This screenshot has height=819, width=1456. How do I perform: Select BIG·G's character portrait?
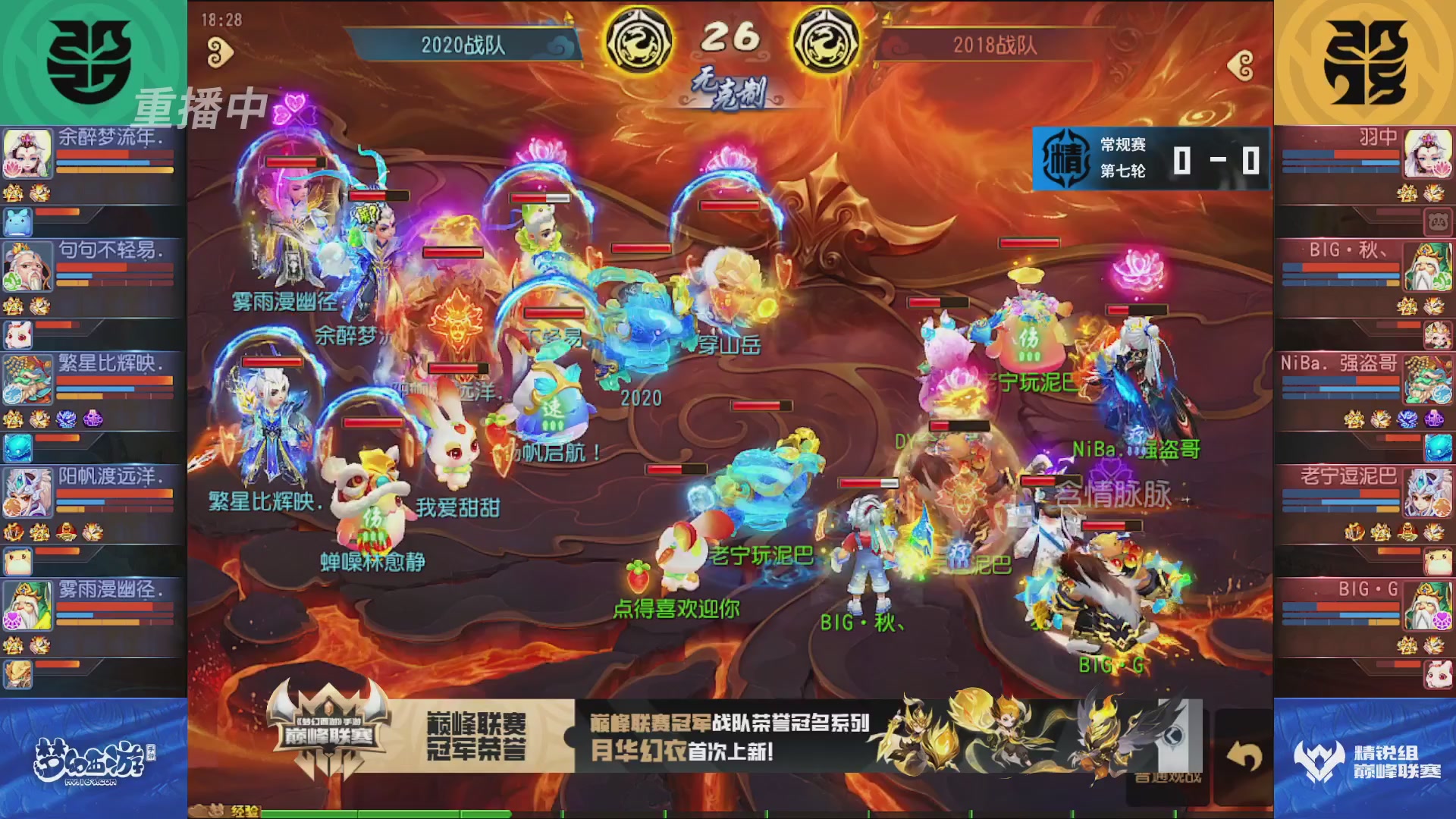[1426, 604]
